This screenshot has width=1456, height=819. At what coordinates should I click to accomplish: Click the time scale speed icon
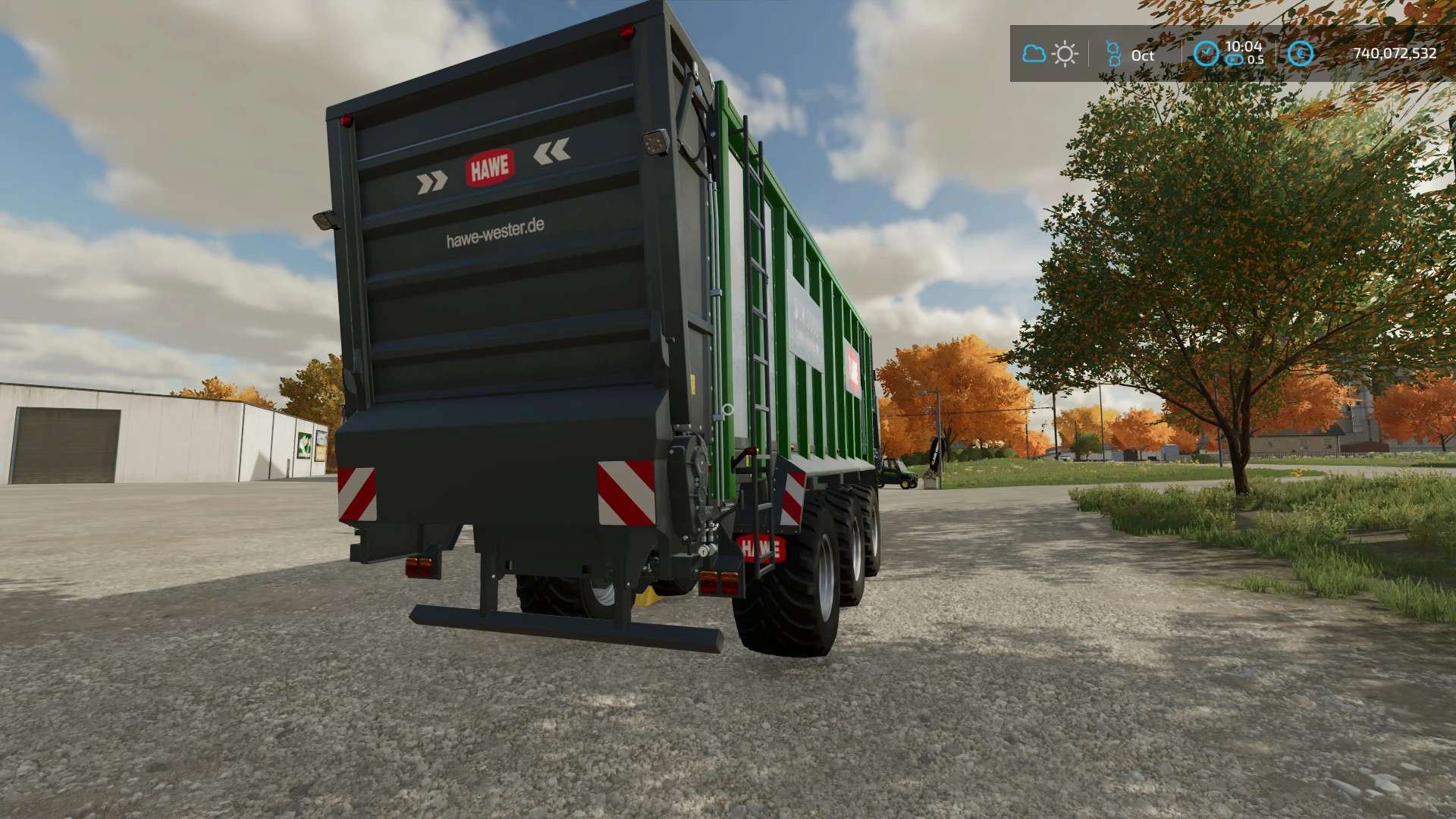pos(1235,60)
